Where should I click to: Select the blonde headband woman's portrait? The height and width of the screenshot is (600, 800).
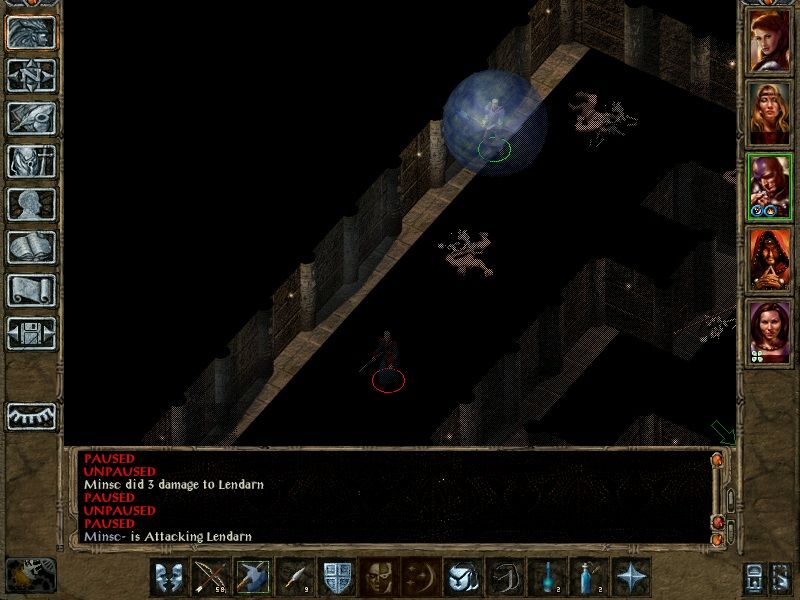pyautogui.click(x=769, y=113)
